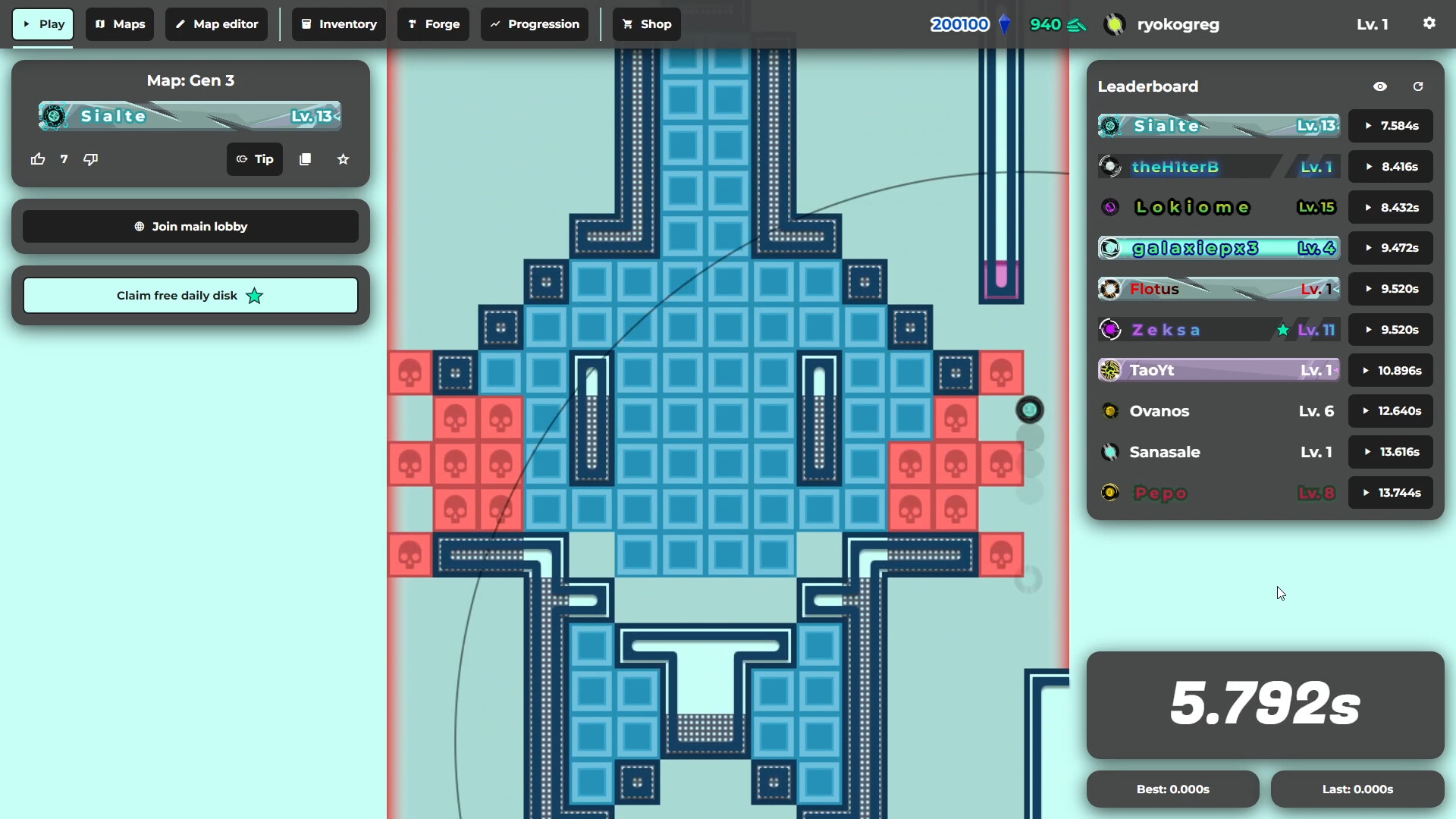
Task: Favorite the map with the star icon
Action: tap(343, 159)
